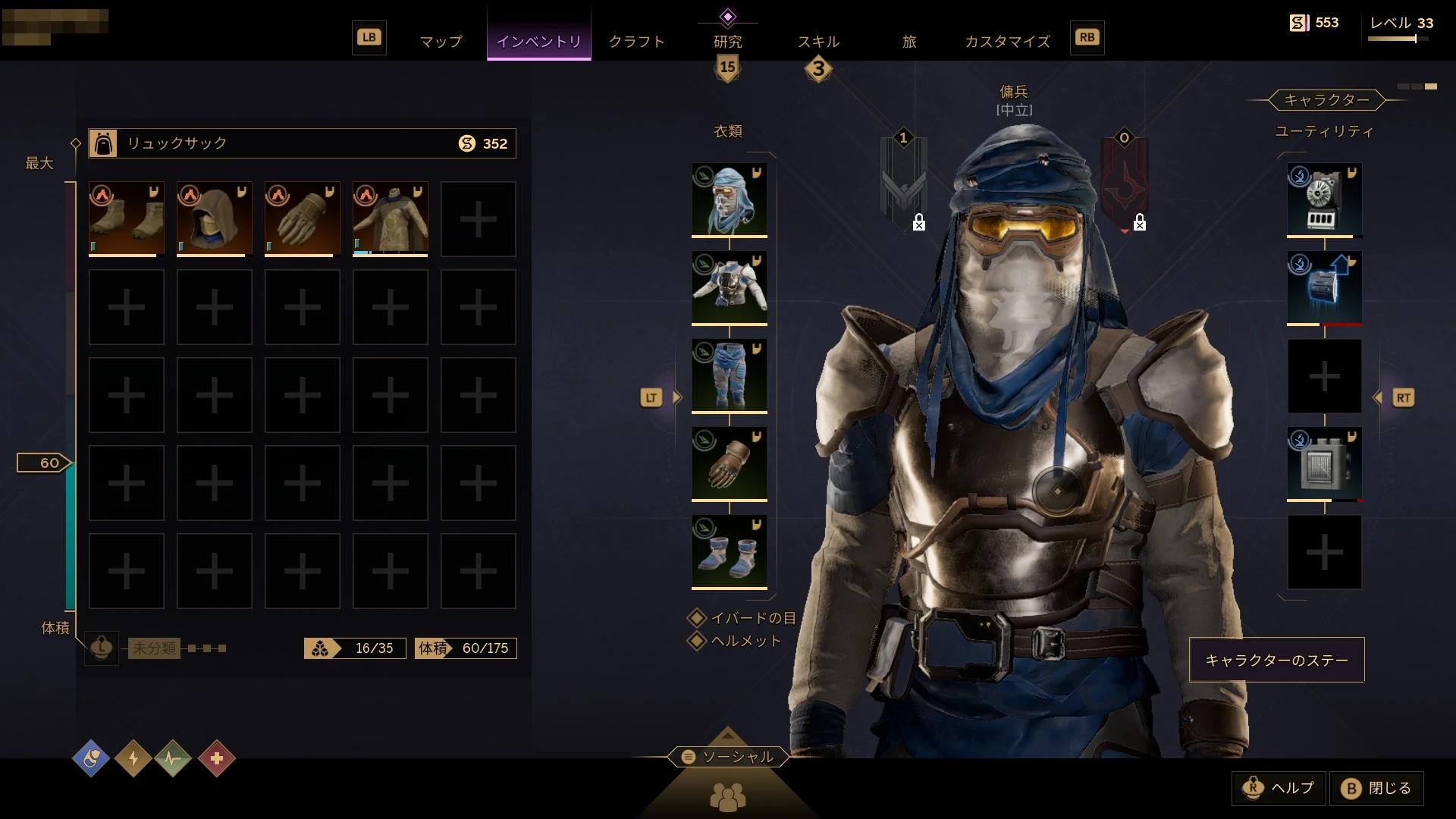Expand the ソーシャル panel
The height and width of the screenshot is (819, 1456).
(728, 757)
